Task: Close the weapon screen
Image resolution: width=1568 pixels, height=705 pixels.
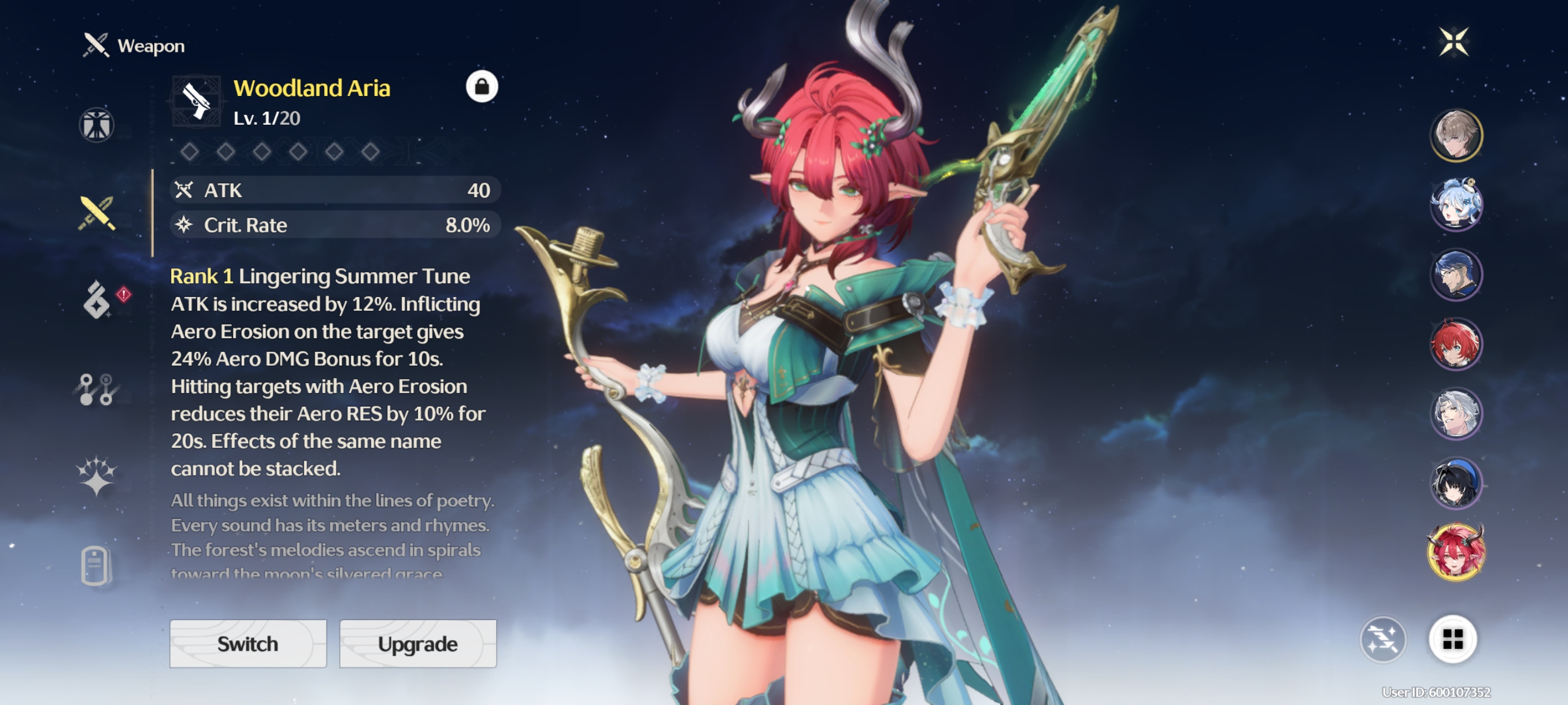Action: (x=1454, y=42)
